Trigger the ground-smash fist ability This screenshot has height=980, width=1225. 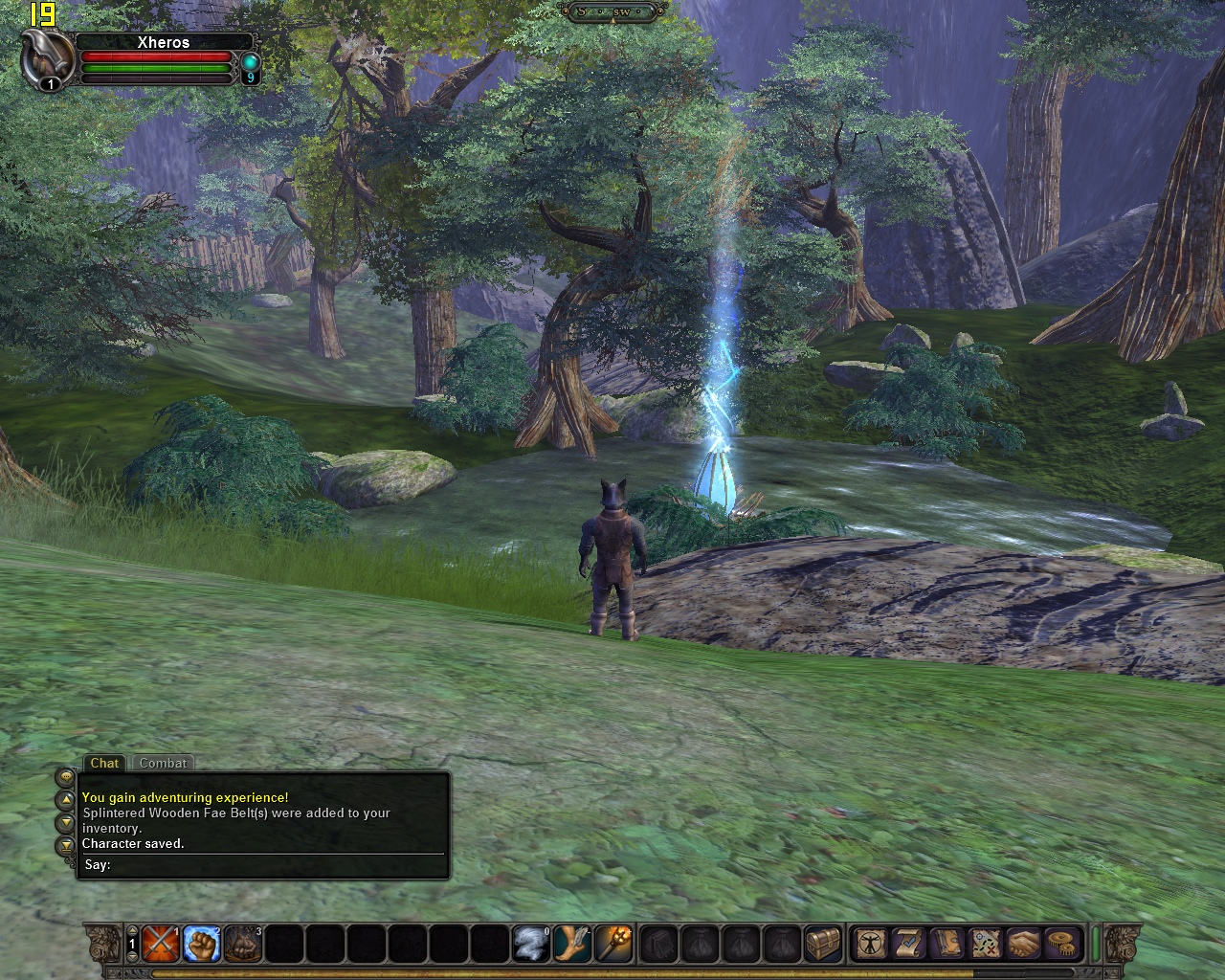(x=243, y=944)
